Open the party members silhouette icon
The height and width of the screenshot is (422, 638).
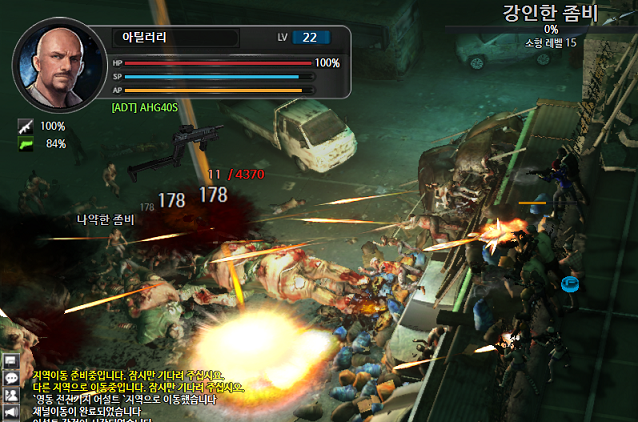point(11,395)
